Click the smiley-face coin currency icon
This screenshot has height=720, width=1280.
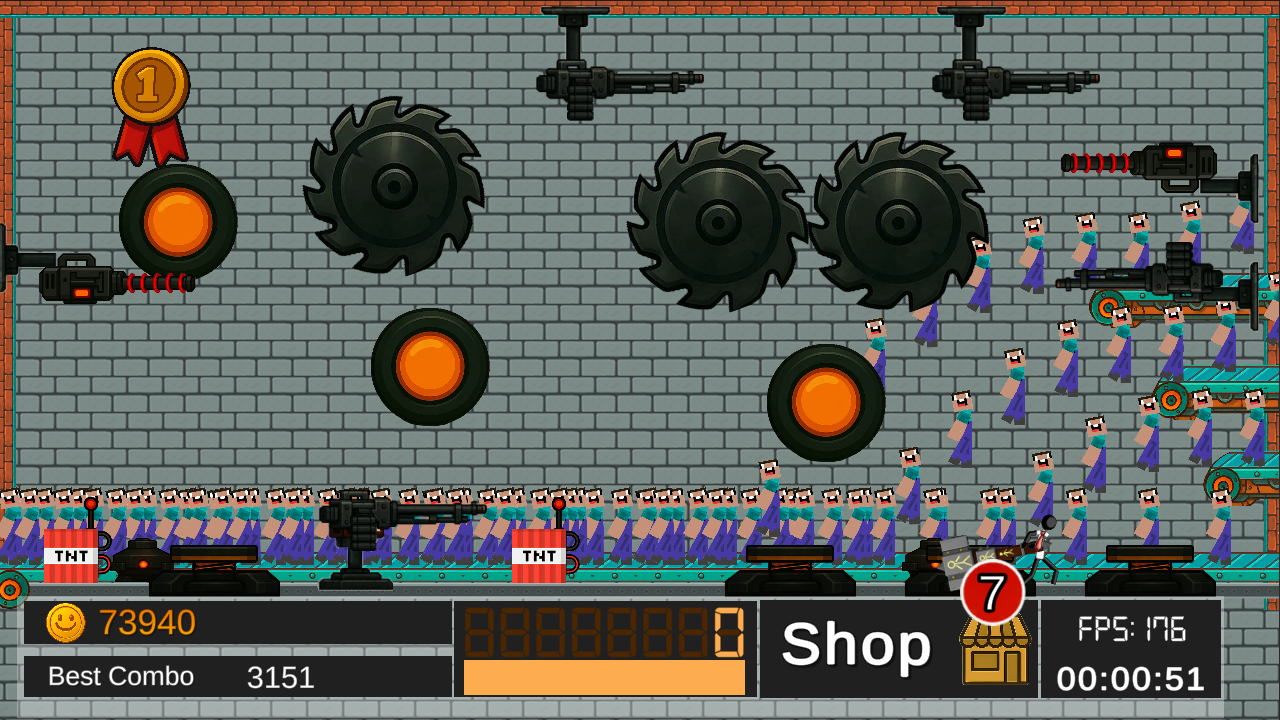pyautogui.click(x=65, y=623)
